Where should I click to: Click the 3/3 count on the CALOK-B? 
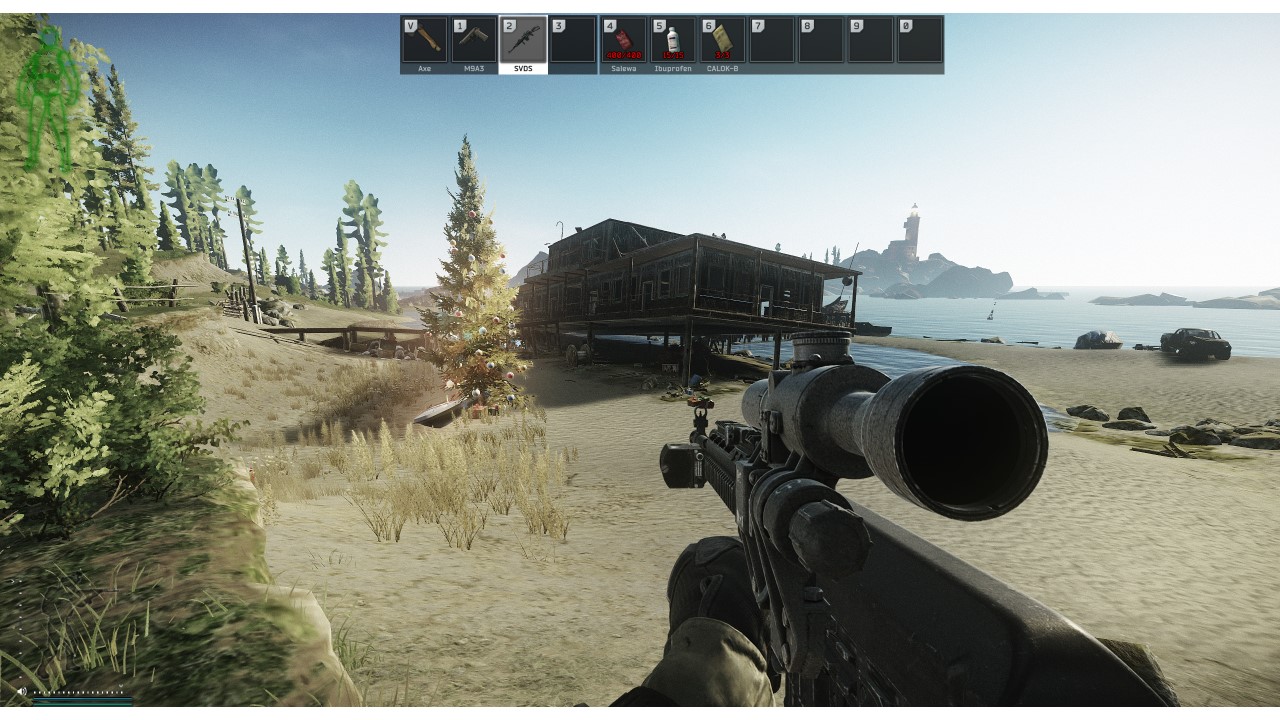point(721,55)
